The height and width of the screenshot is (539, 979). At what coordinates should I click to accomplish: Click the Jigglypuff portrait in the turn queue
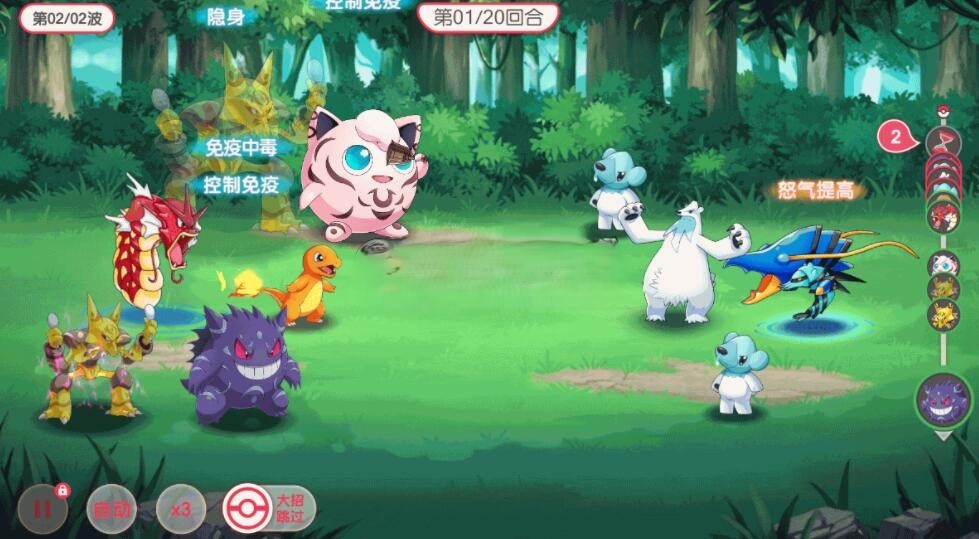(x=942, y=264)
